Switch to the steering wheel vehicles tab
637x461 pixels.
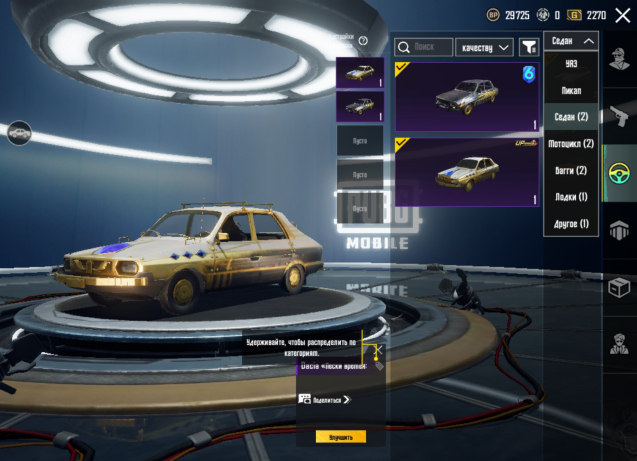point(620,169)
